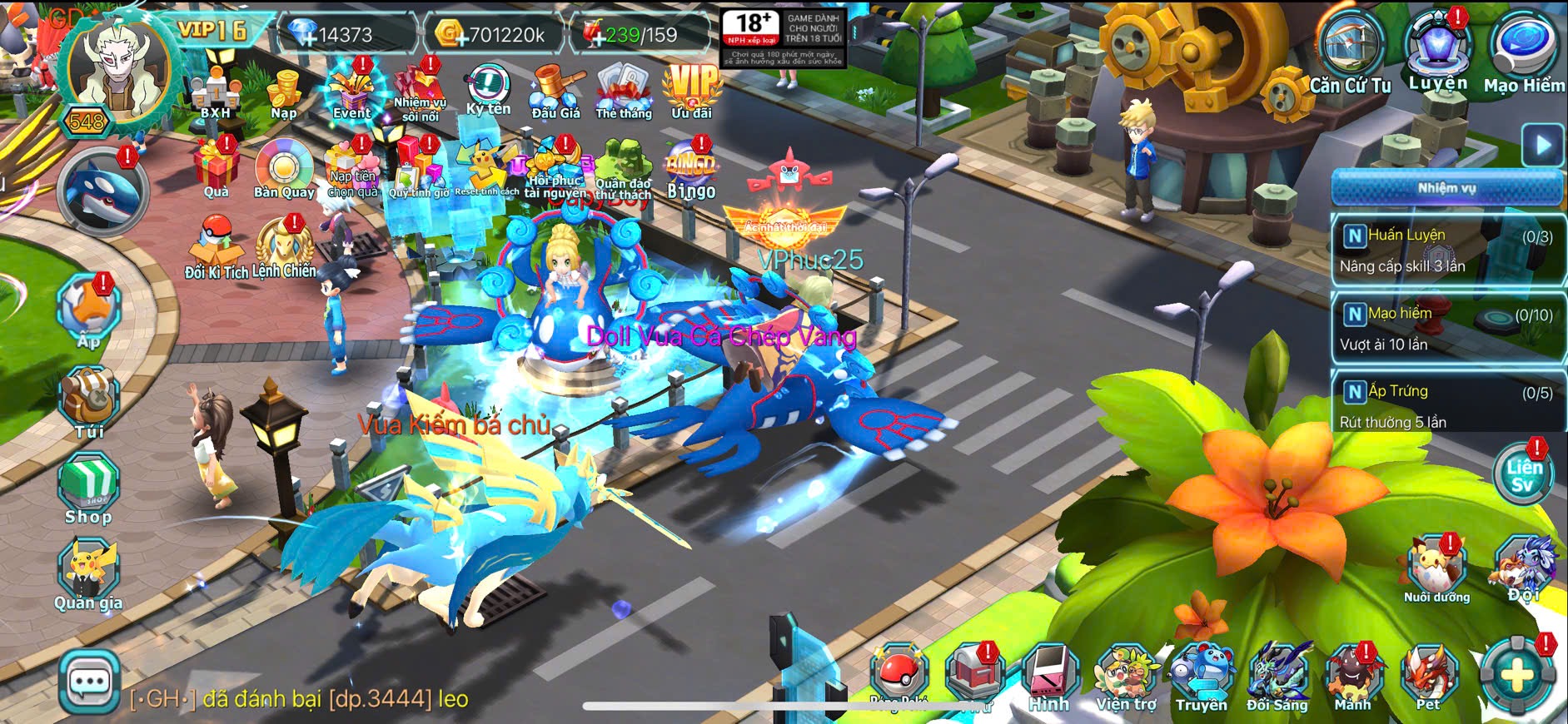The image size is (1568, 724).
Task: Select the Mạo hiểm quest 'Vượt ải 10 lần'
Action: (x=1447, y=328)
